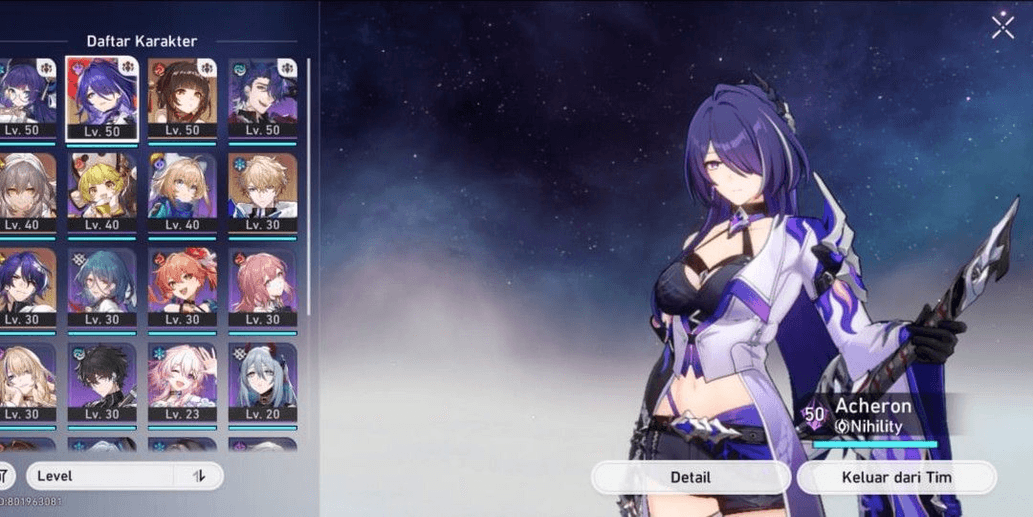Toggle the sort order arrows

199,476
